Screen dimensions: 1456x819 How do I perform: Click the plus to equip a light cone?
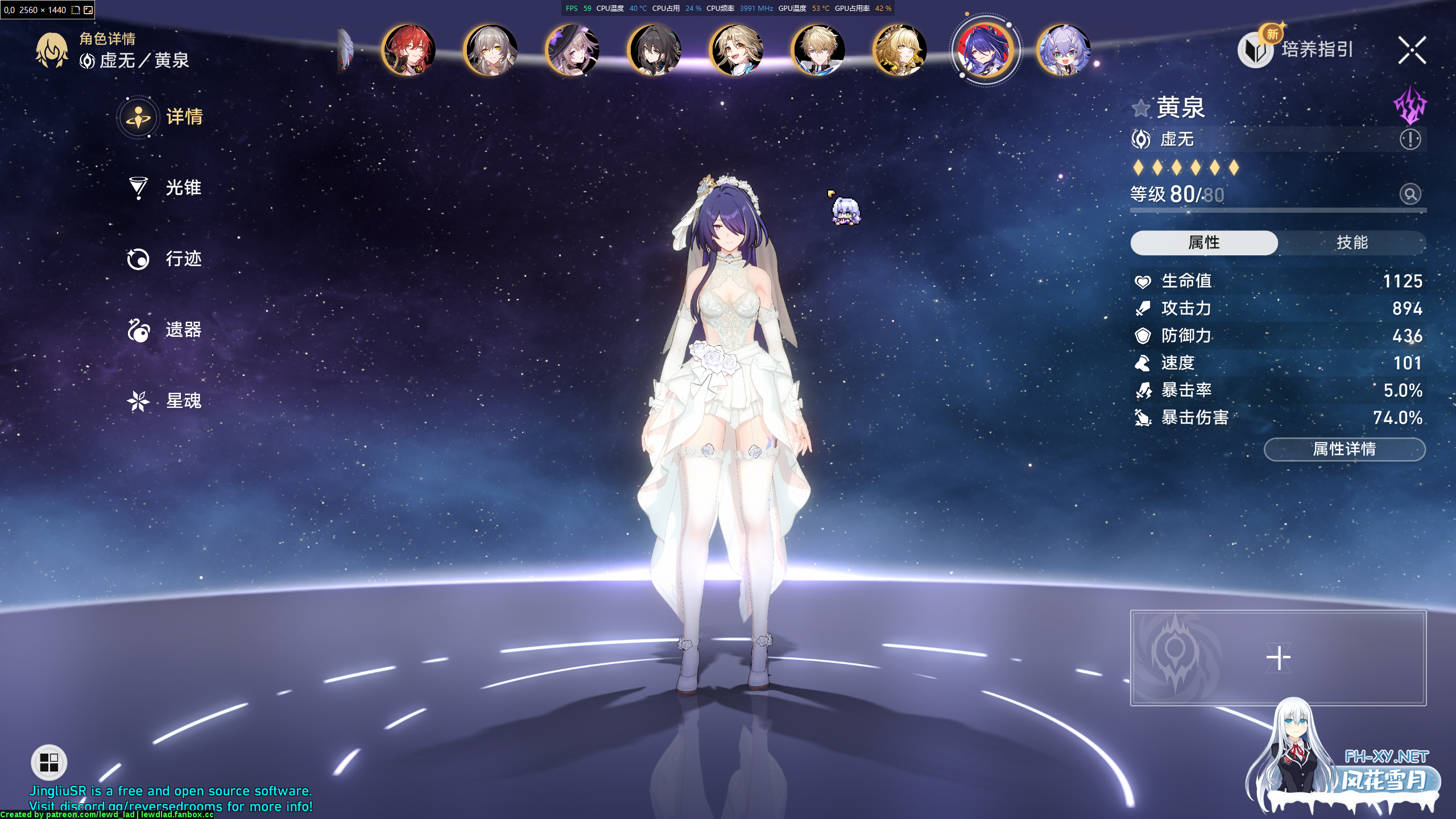pos(1279,657)
